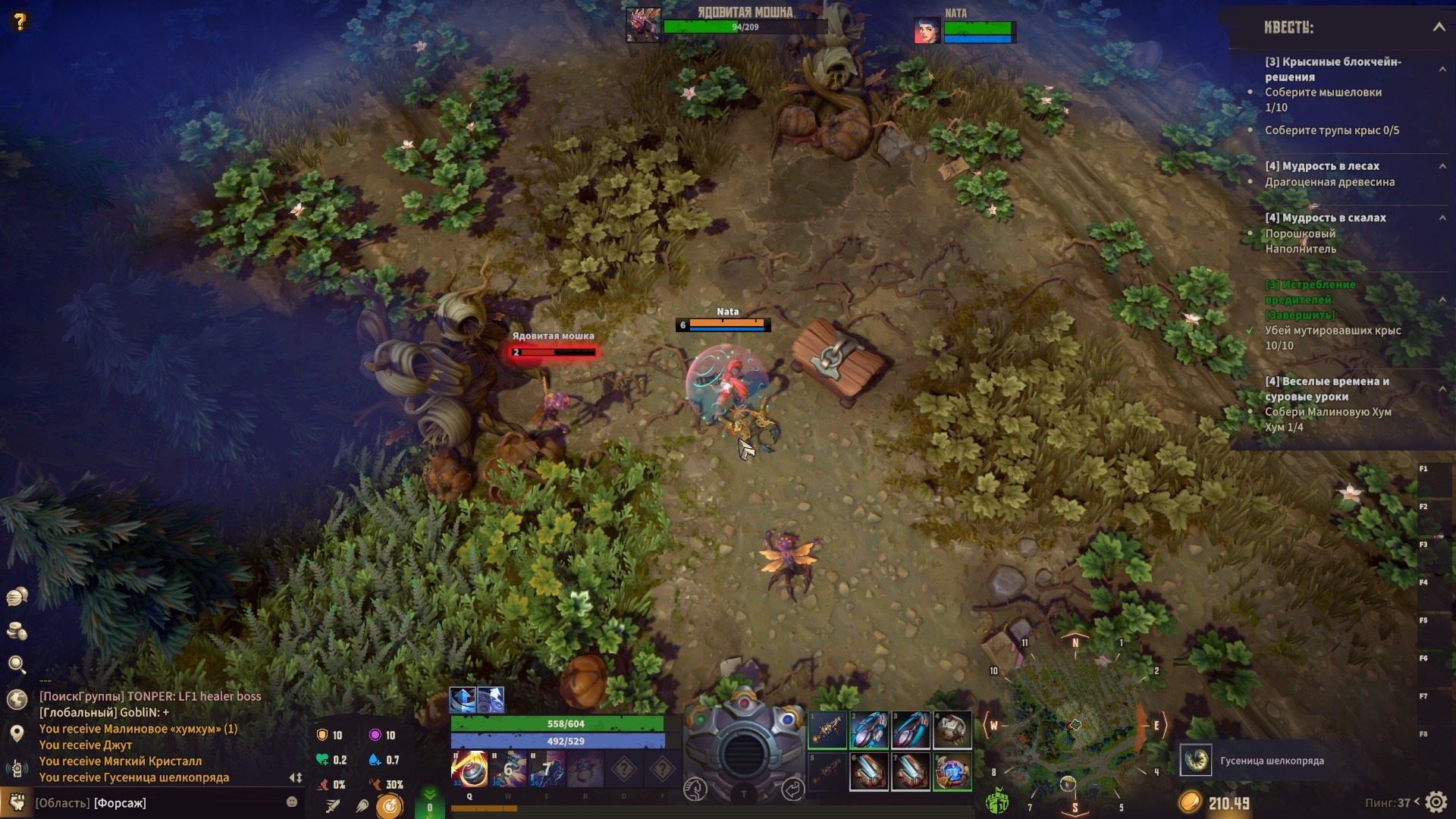Select the rifle weapon in slot 1
Image resolution: width=1456 pixels, height=819 pixels.
point(827,730)
